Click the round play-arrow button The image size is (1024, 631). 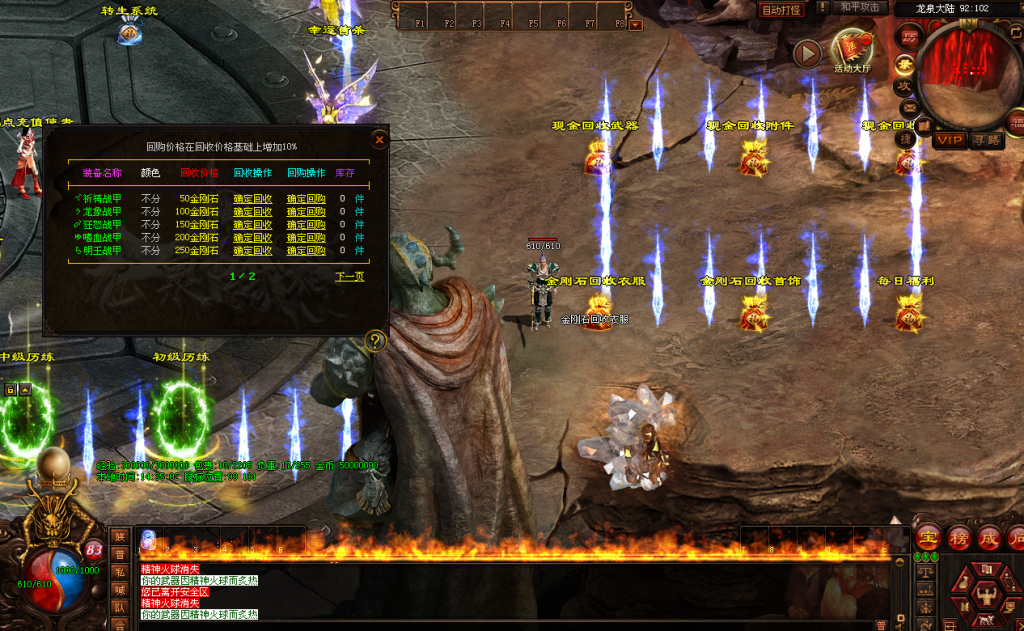(807, 53)
